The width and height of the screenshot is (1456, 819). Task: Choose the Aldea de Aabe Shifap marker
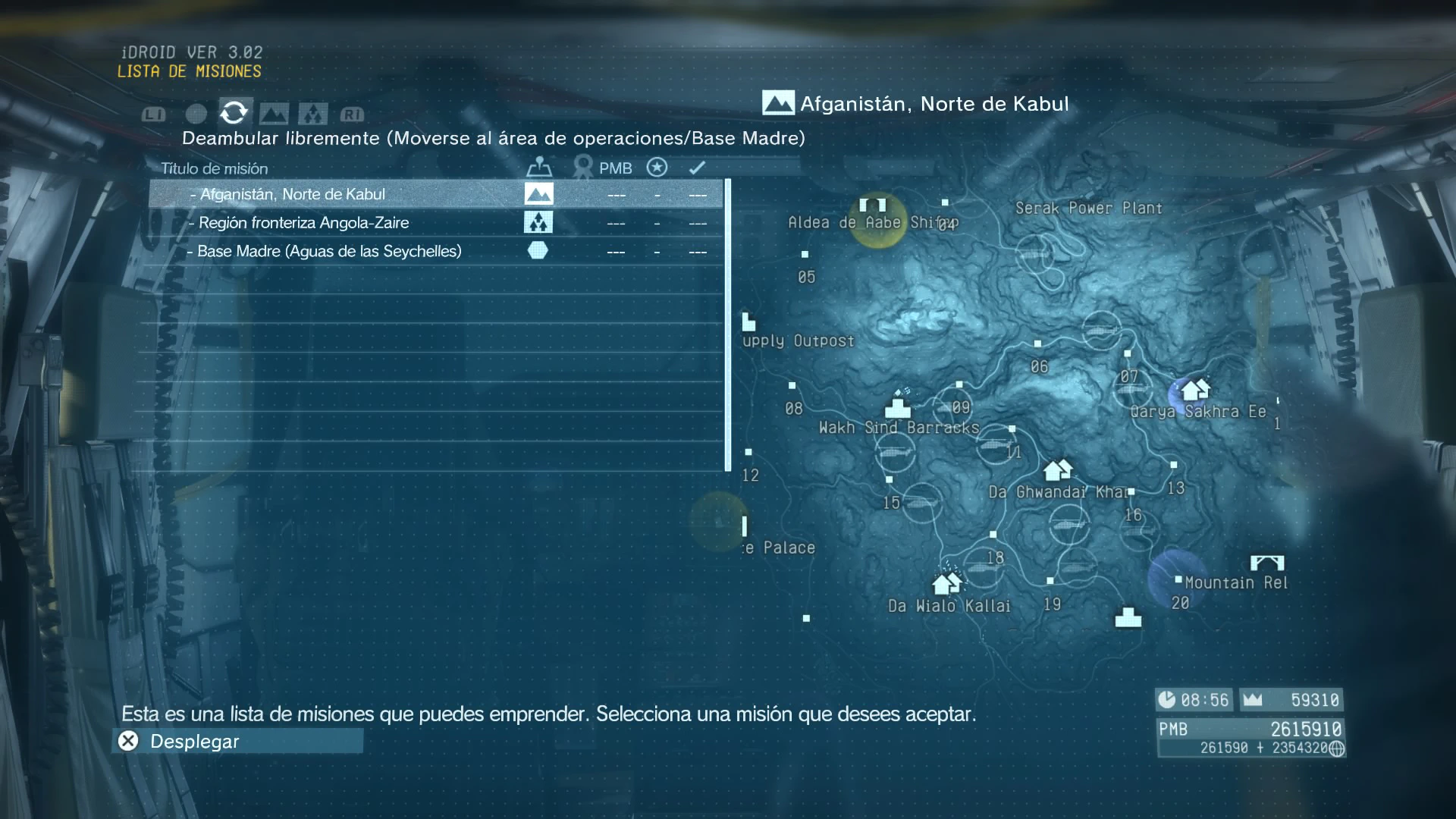[x=873, y=206]
